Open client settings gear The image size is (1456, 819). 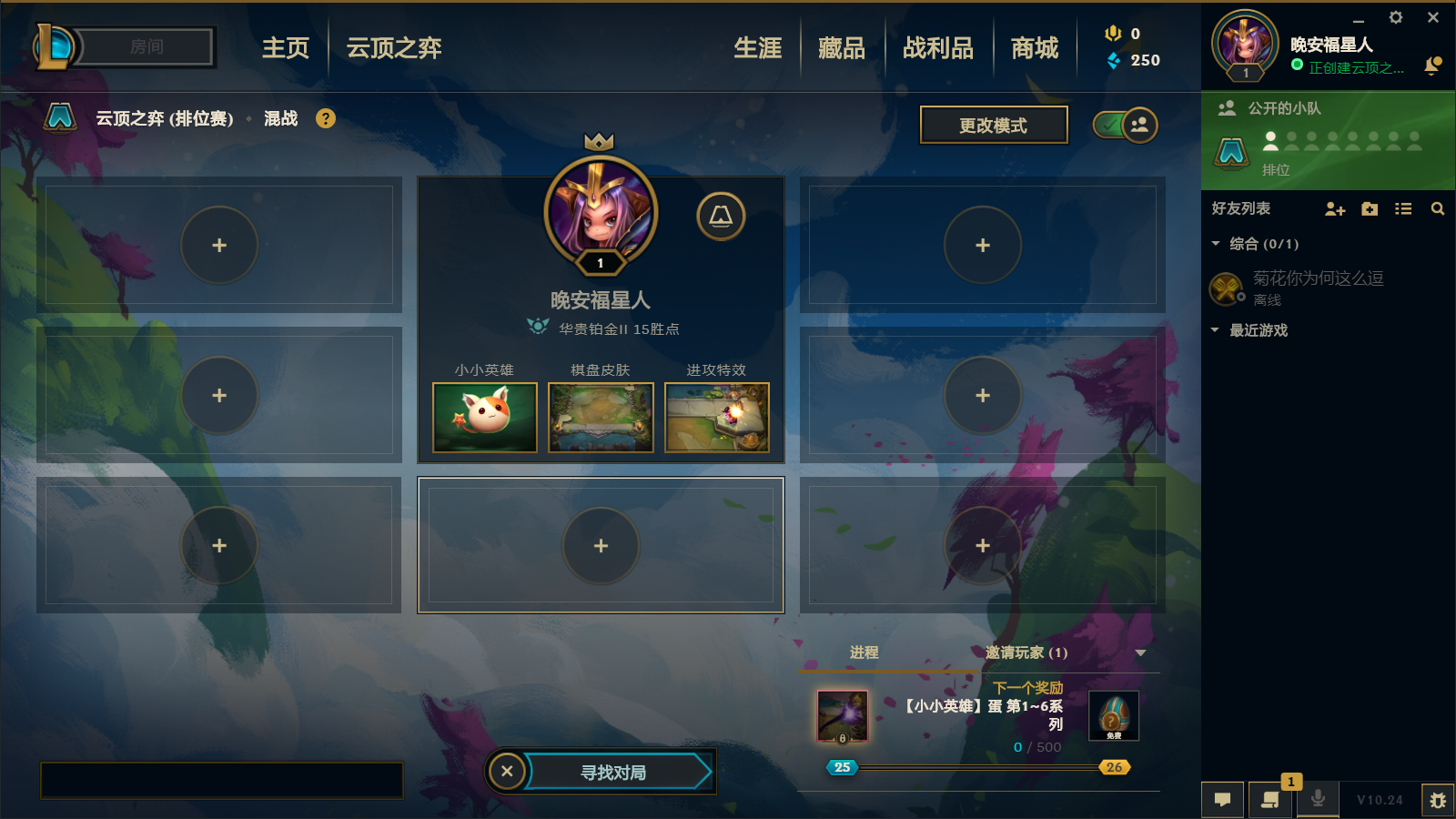point(1395,17)
